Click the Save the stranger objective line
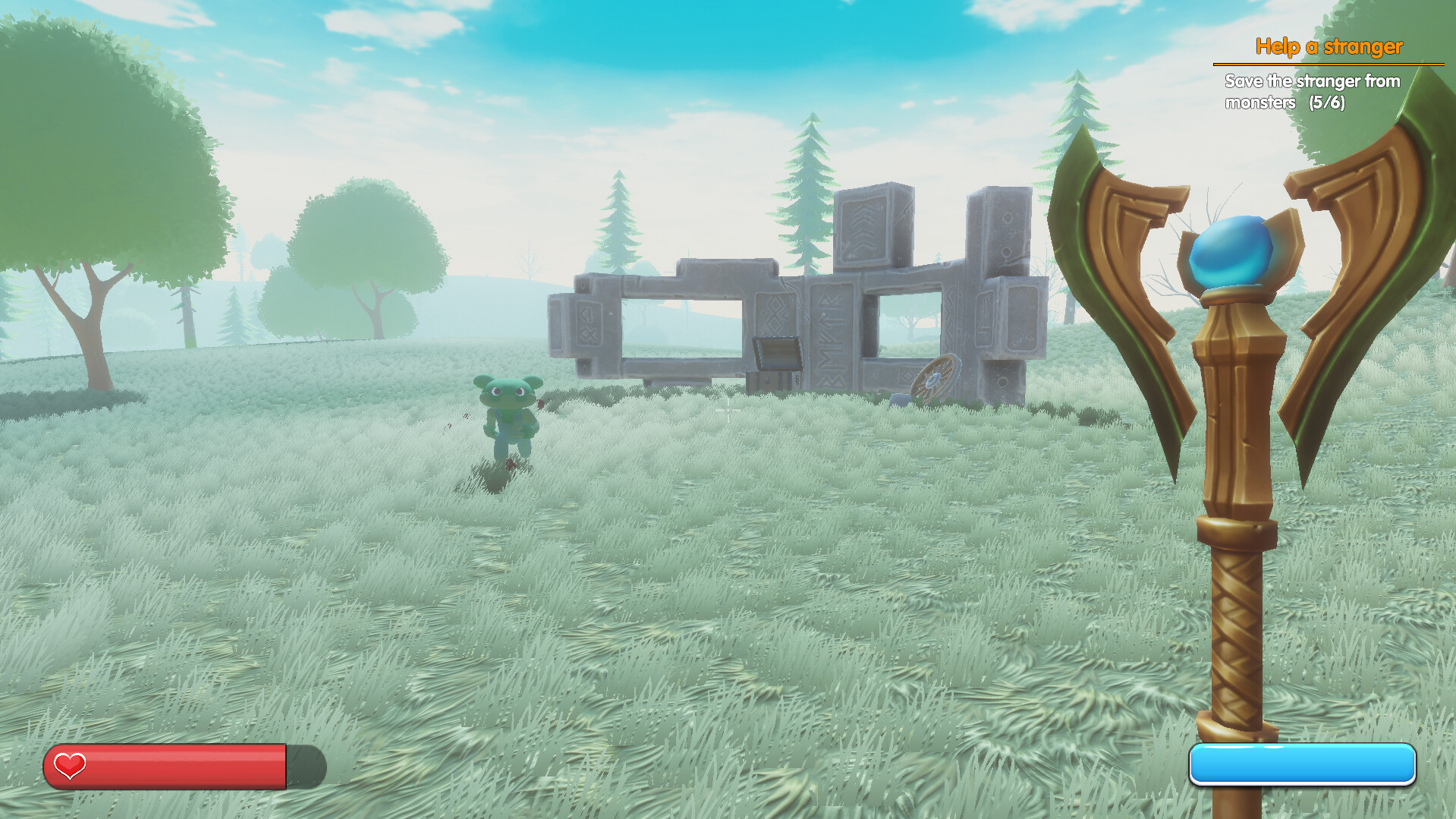 point(1311,82)
